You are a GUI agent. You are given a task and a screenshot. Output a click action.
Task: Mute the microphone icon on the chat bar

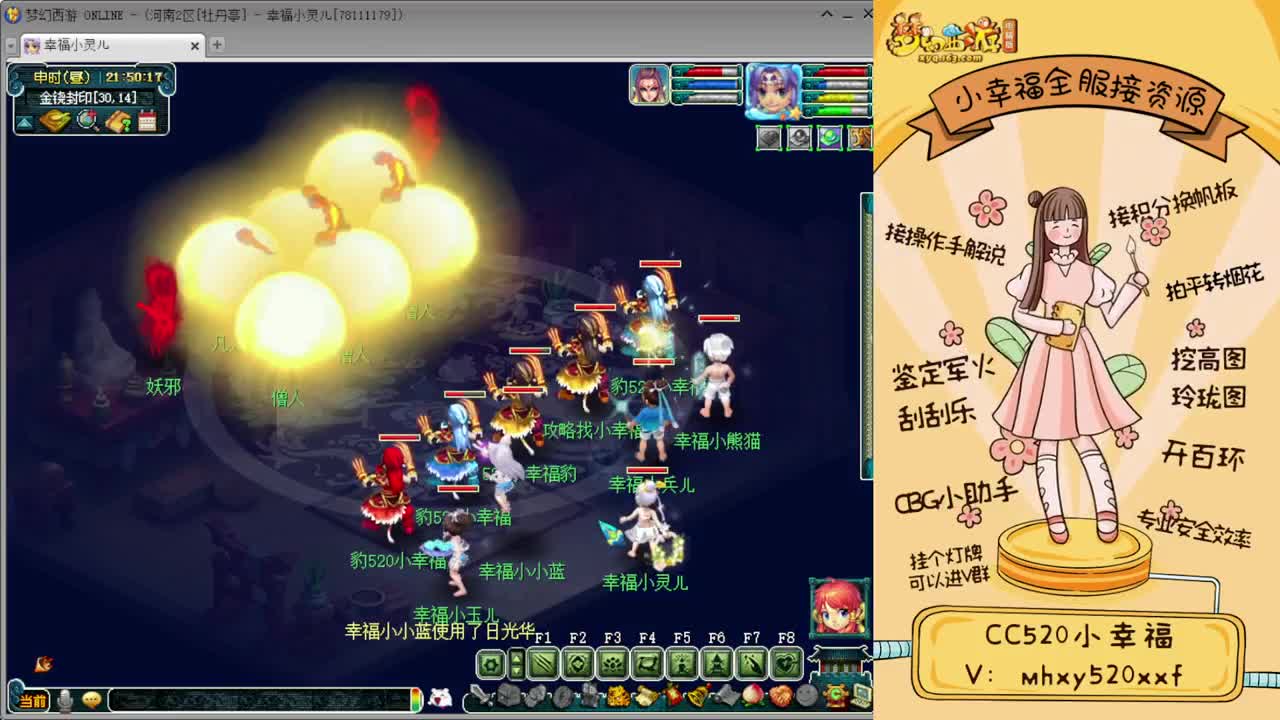pos(65,699)
